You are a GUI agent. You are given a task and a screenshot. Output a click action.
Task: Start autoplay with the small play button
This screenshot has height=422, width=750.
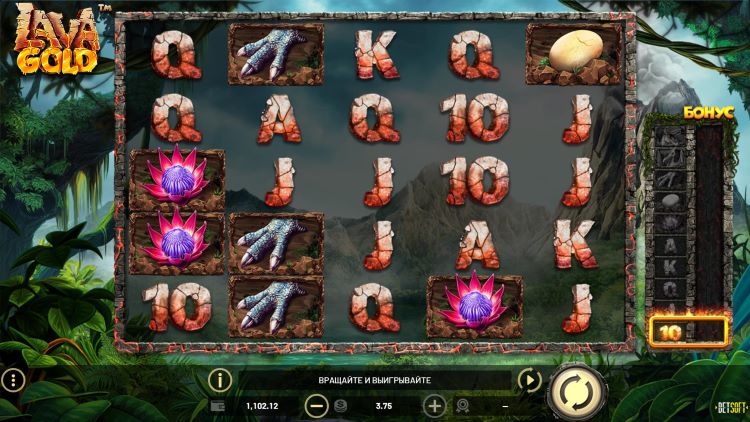click(x=529, y=380)
